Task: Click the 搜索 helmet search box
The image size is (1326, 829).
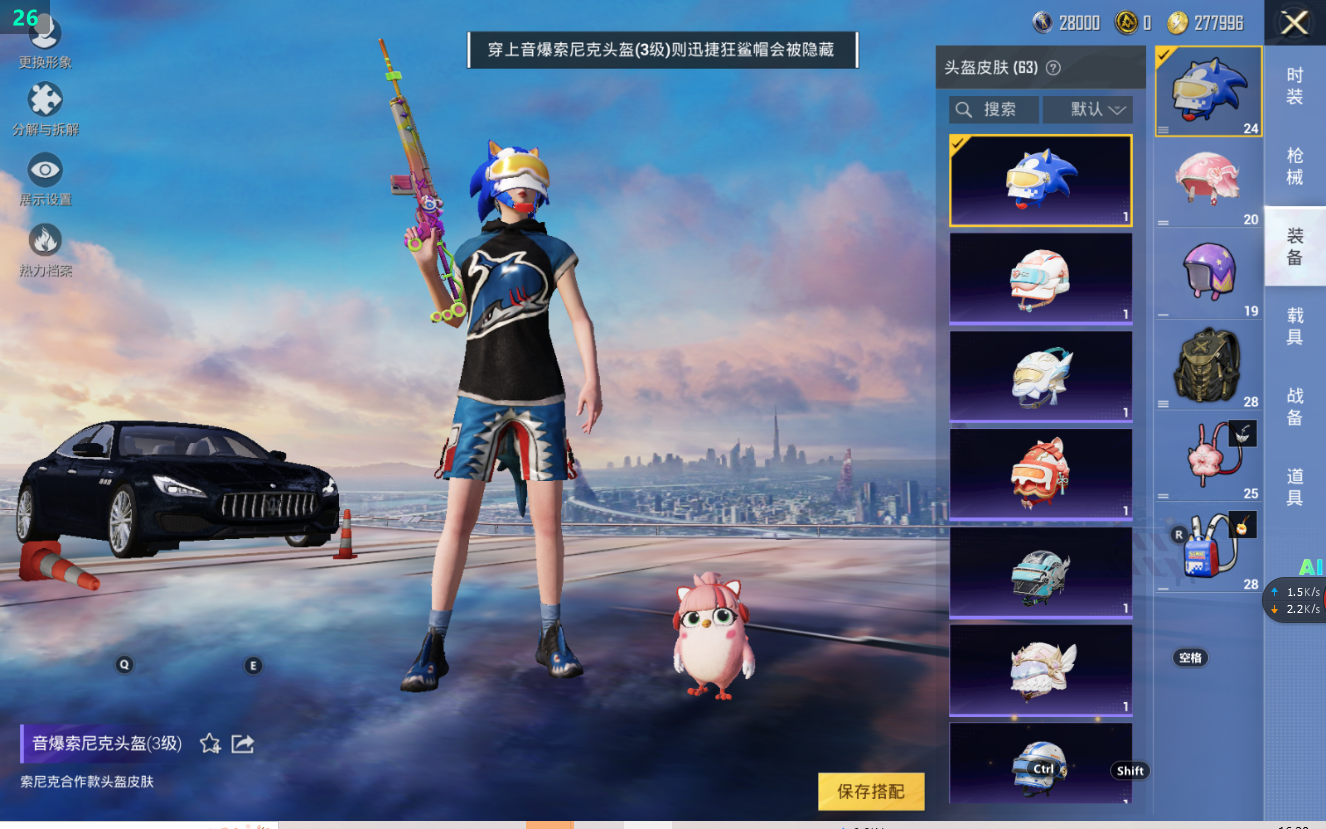Action: (x=993, y=109)
